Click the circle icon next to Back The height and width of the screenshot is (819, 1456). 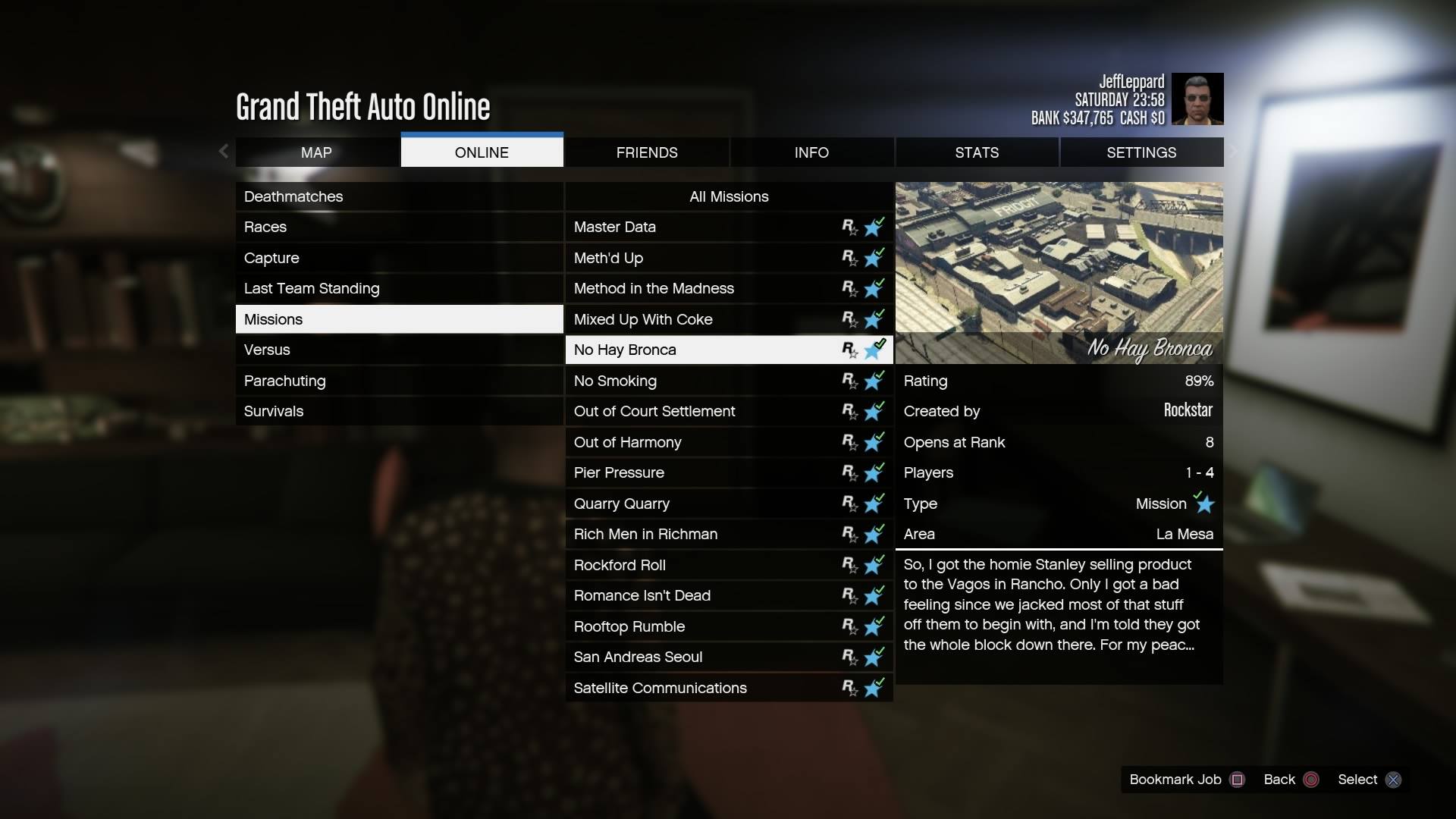tap(1310, 779)
